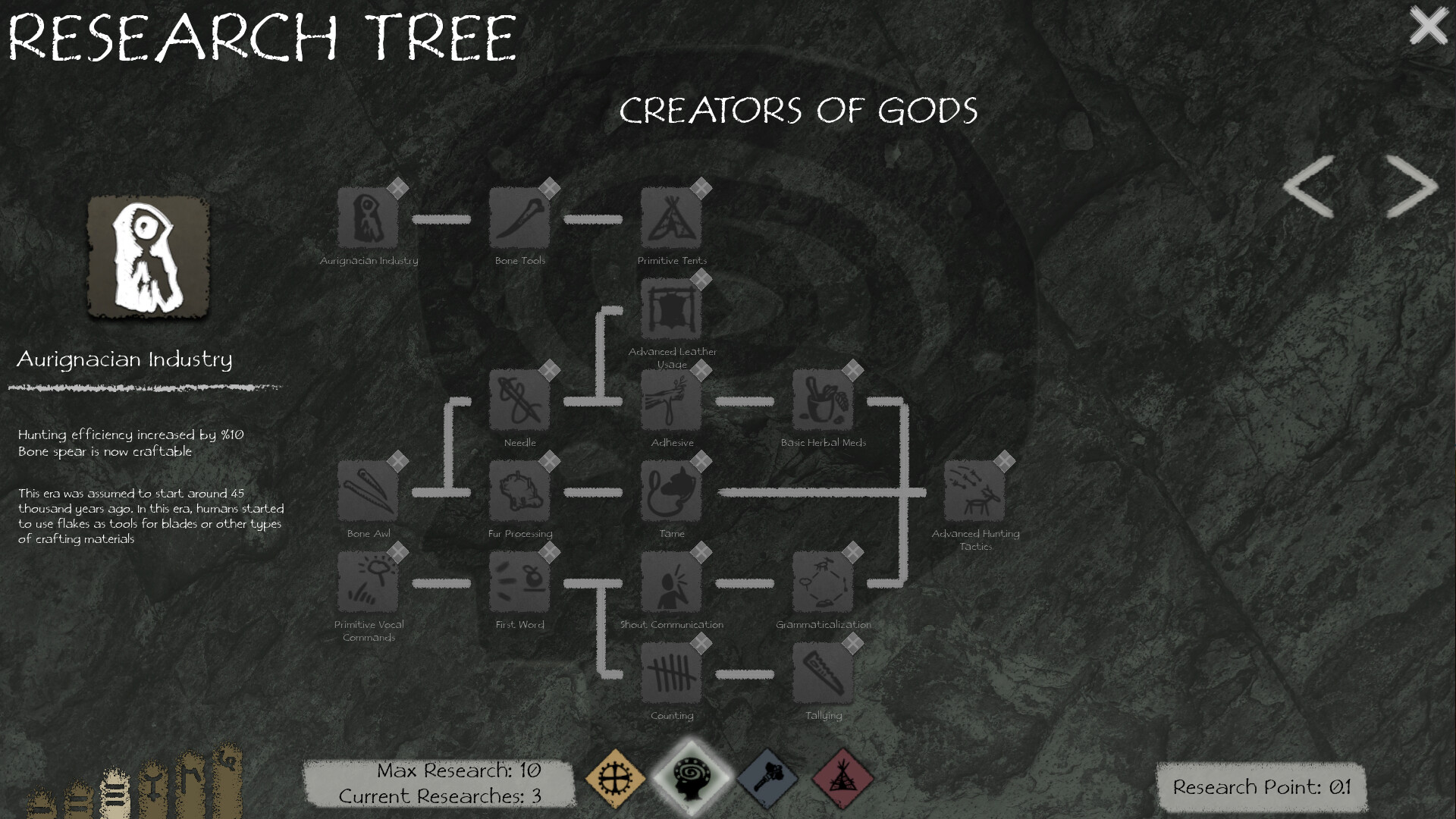Select the Tame research node

(670, 491)
